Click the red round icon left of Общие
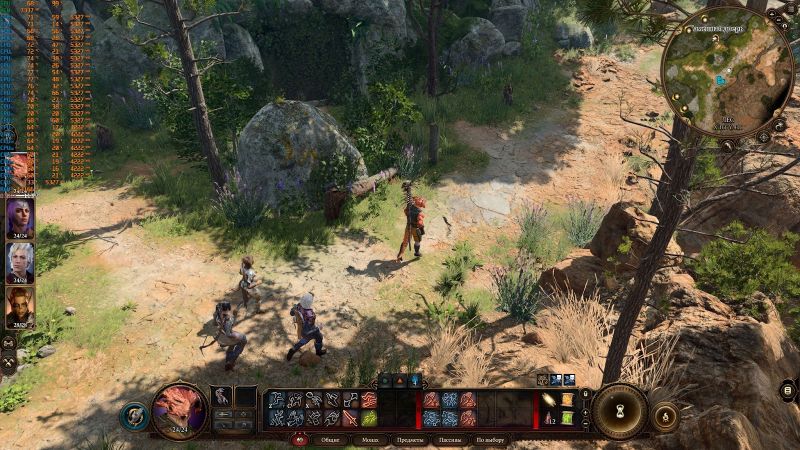Viewport: 800px width, 450px height. (298, 439)
